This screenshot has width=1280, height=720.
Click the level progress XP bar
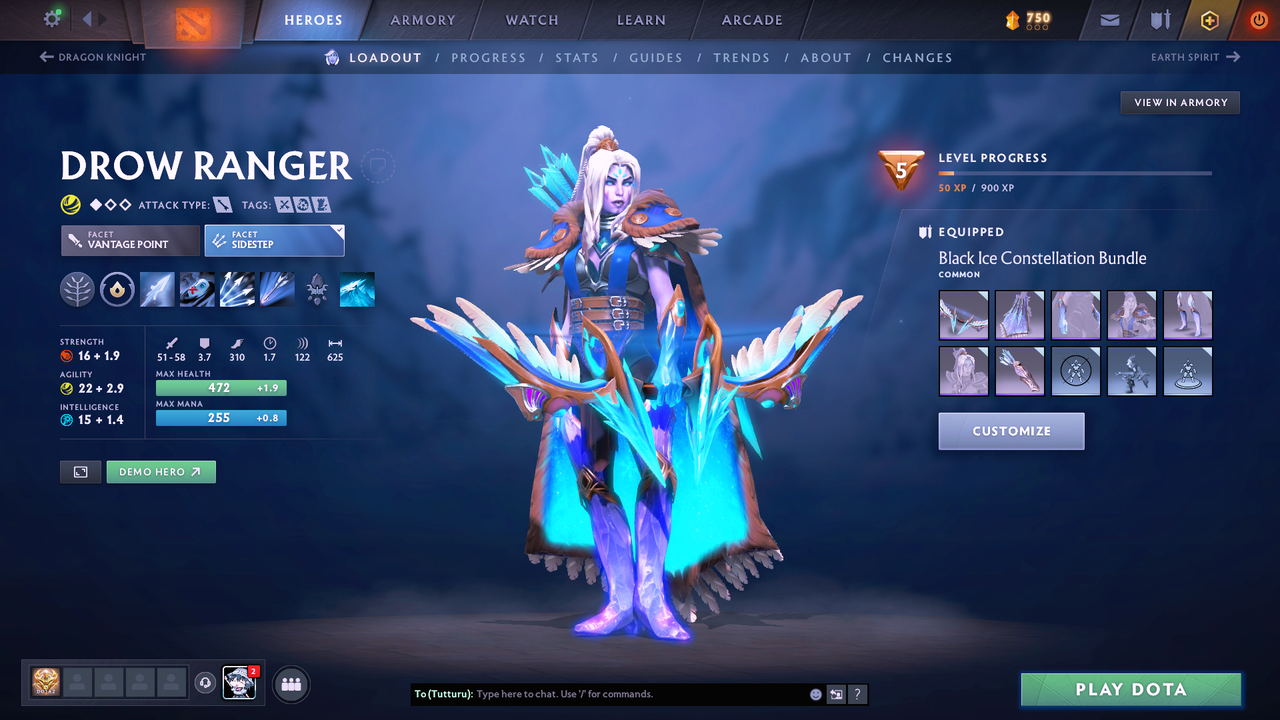click(1075, 172)
